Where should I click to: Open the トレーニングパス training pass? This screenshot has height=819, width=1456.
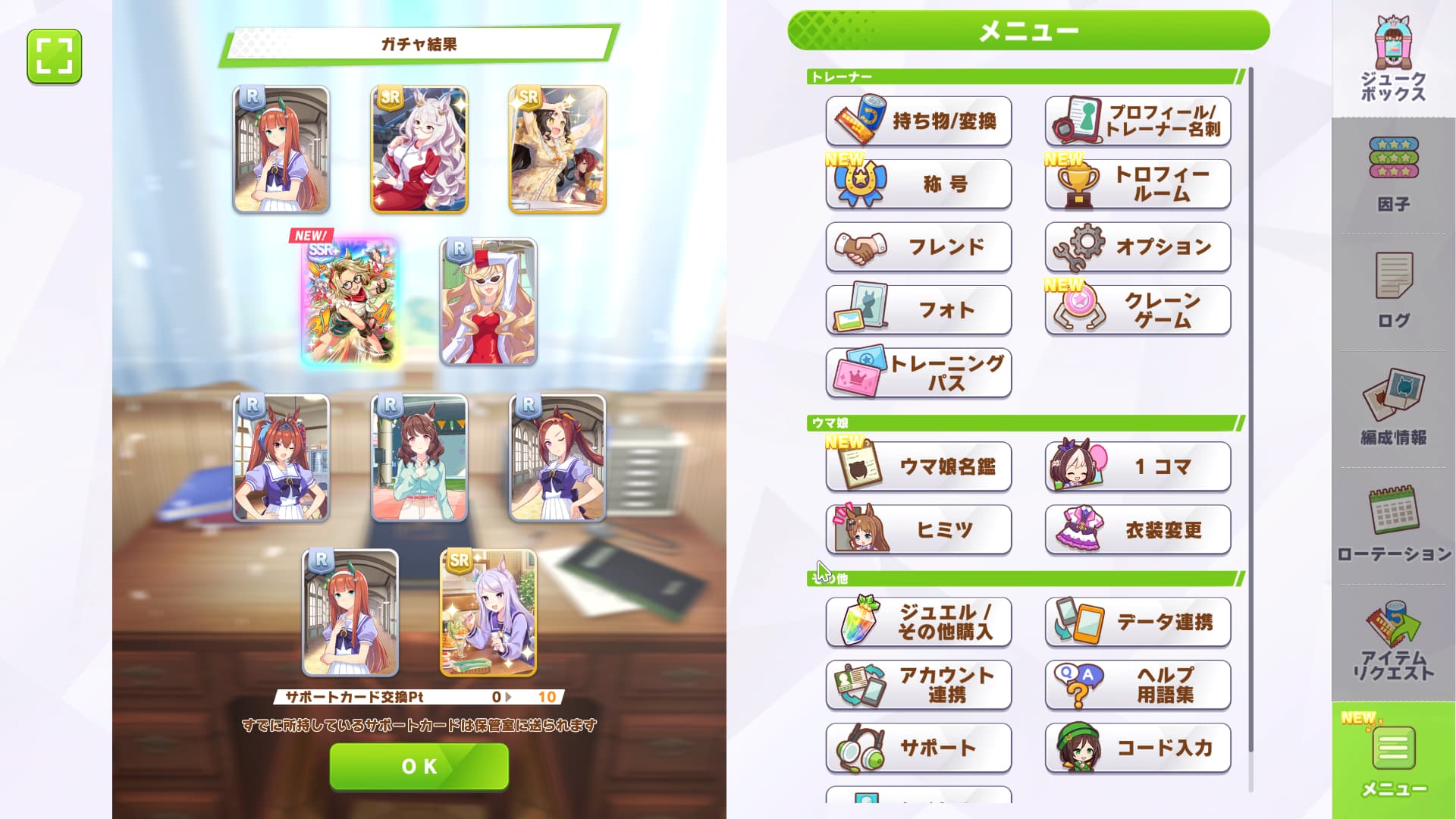[918, 373]
